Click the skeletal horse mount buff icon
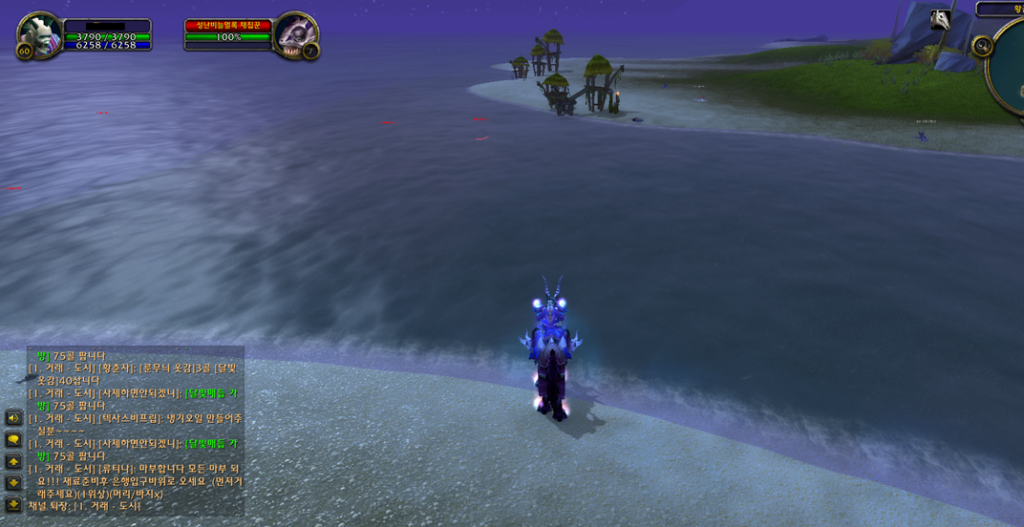 tap(940, 19)
